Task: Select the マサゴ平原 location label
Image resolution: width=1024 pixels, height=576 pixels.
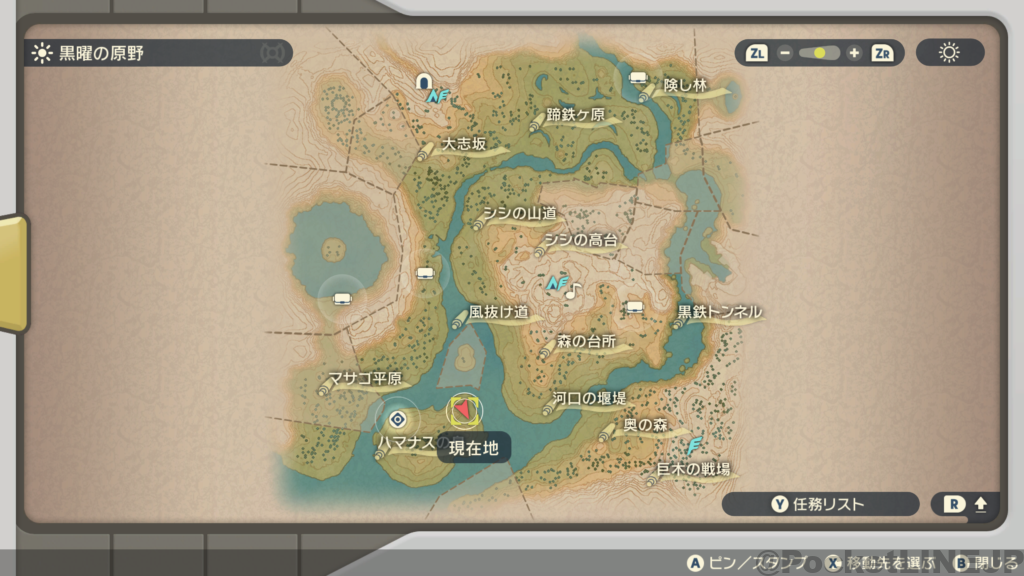Action: (x=365, y=379)
